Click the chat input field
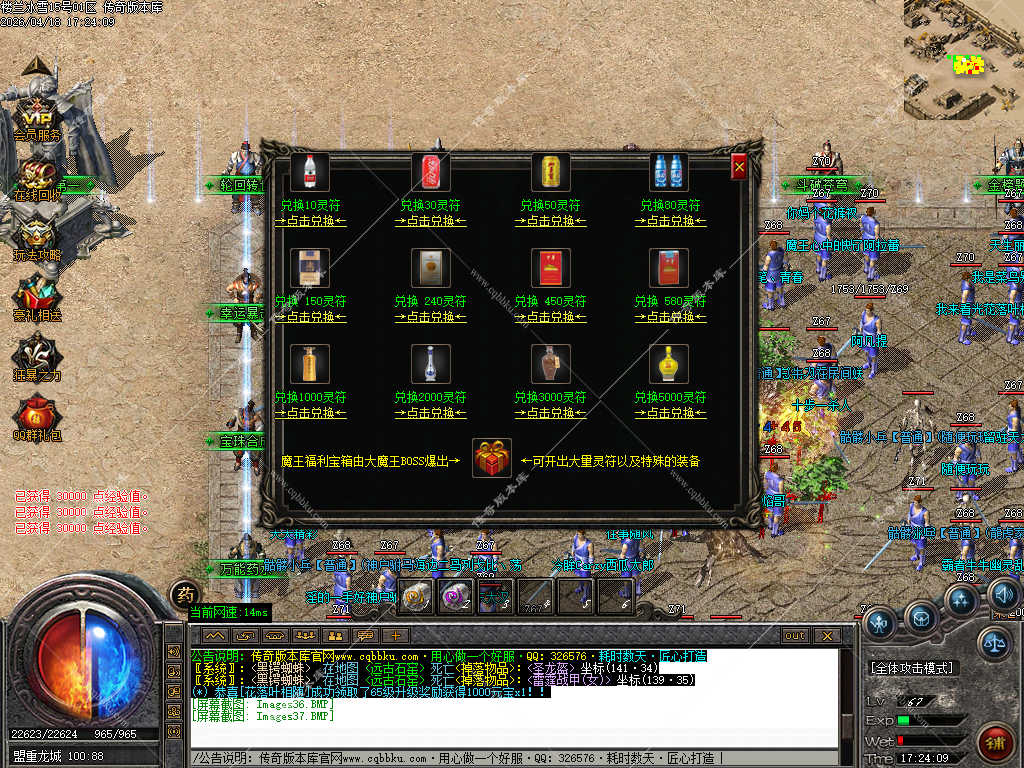This screenshot has height=768, width=1024. (520, 757)
